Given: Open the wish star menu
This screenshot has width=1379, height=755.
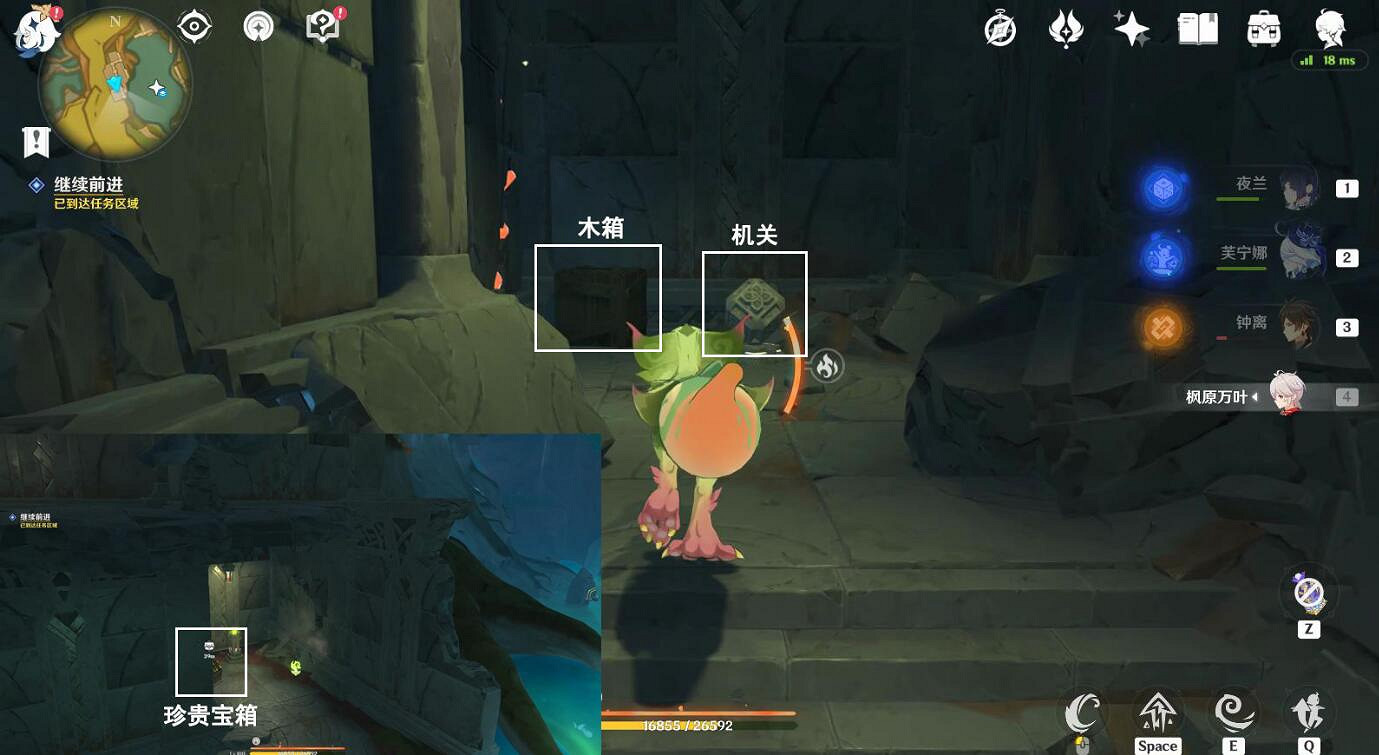Looking at the screenshot, I should coord(1131,28).
